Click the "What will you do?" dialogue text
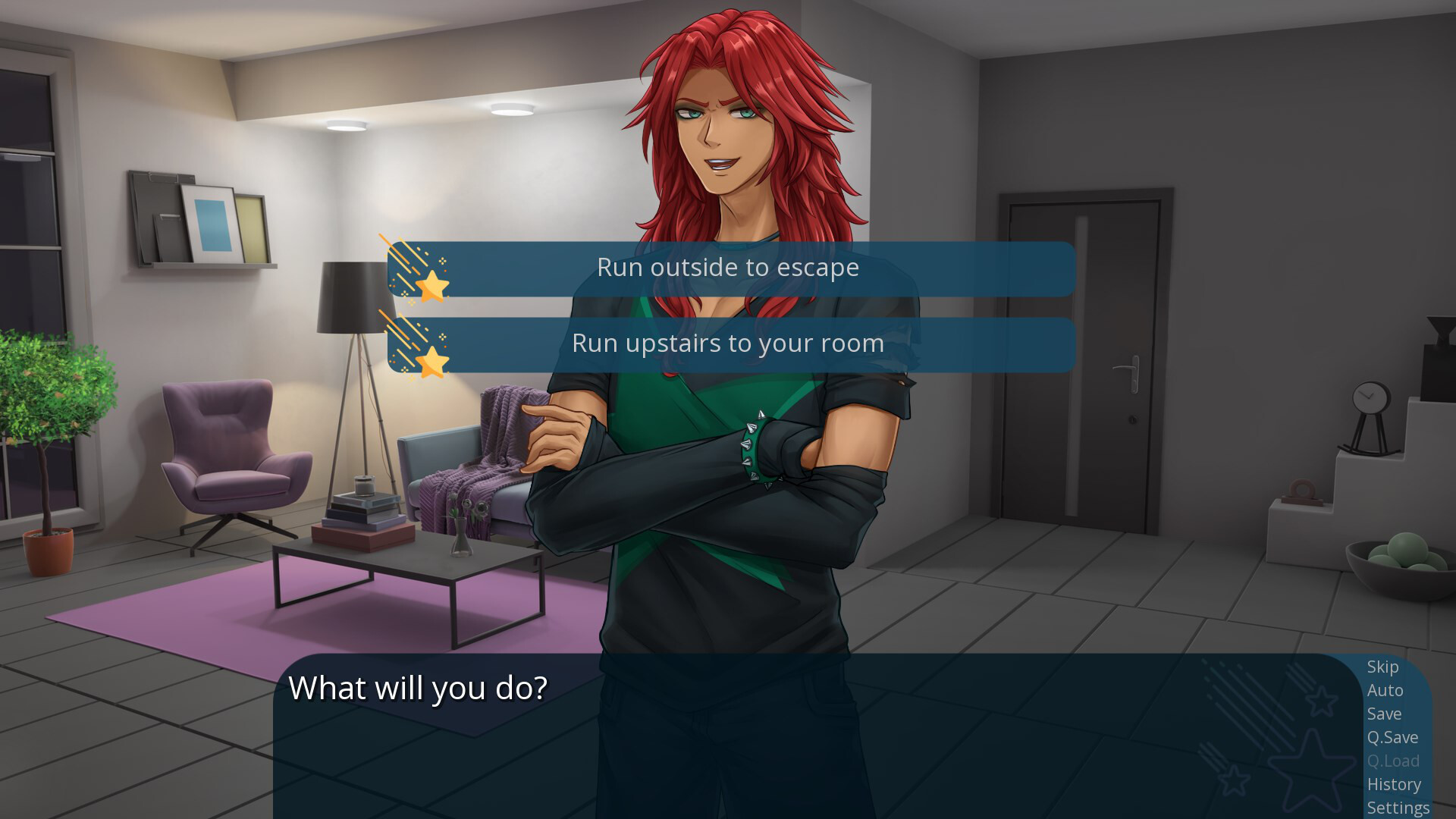The width and height of the screenshot is (1456, 819). (419, 688)
